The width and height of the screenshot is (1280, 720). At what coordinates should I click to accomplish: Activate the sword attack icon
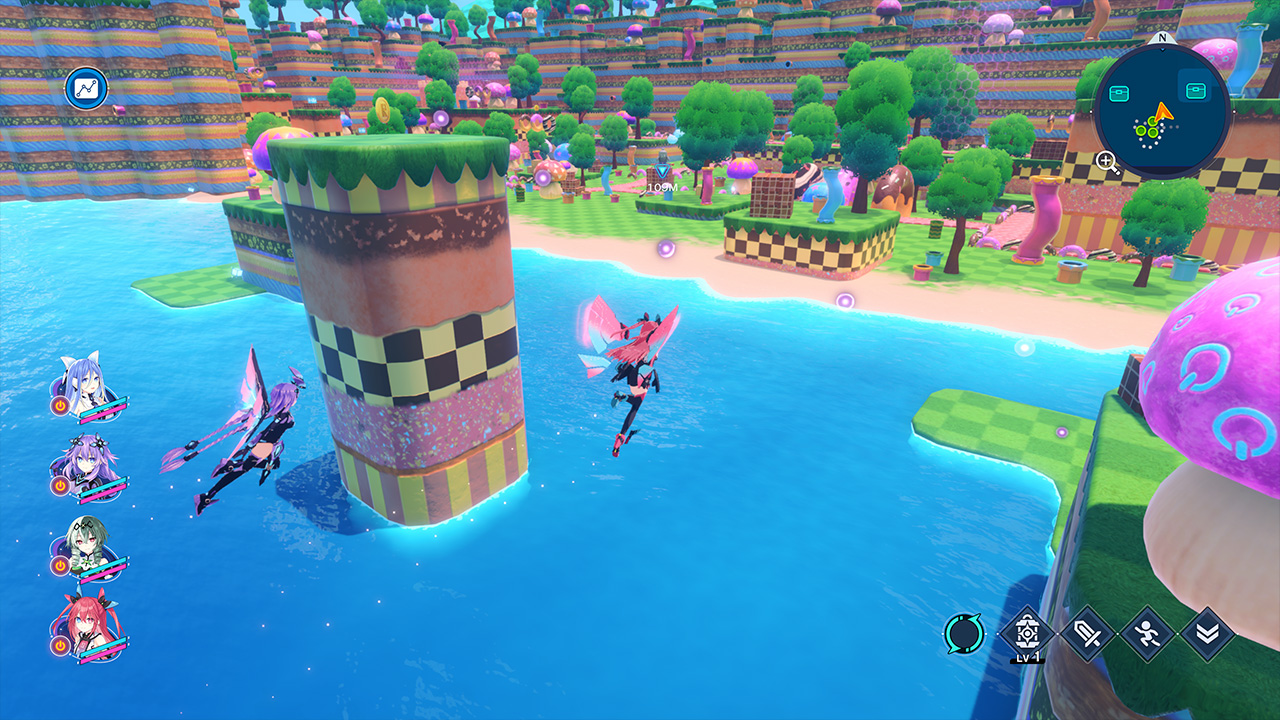(x=1087, y=633)
